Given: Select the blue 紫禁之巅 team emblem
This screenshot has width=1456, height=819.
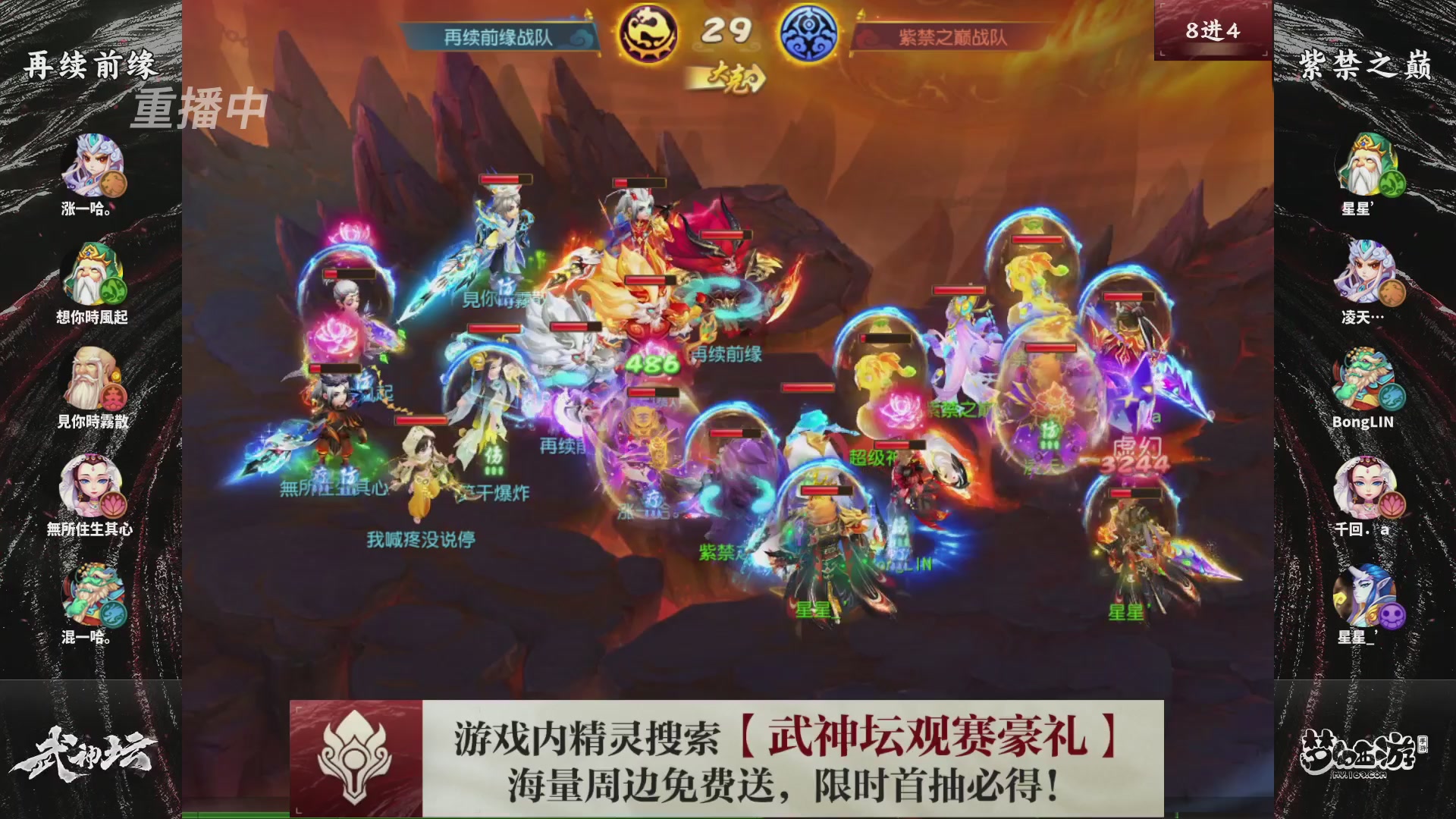Looking at the screenshot, I should (814, 32).
